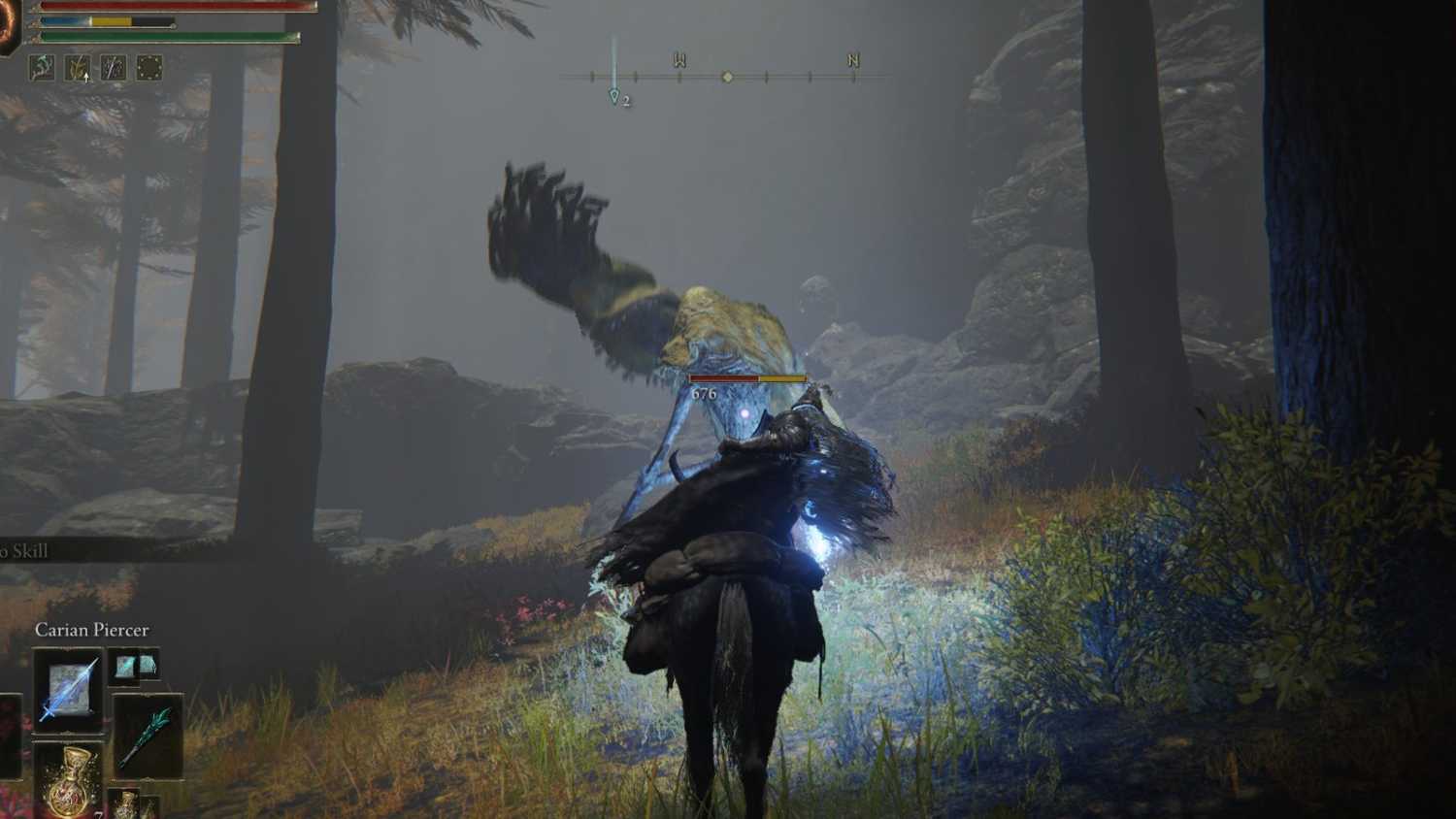The width and height of the screenshot is (1456, 819).
Task: Click the W direction marker on compass
Action: pos(678,60)
